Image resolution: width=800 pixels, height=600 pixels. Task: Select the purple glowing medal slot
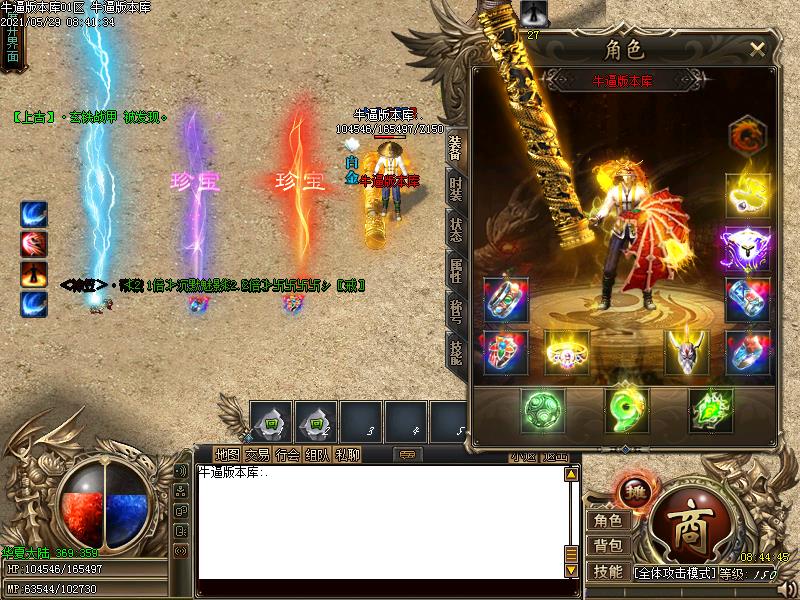click(748, 246)
